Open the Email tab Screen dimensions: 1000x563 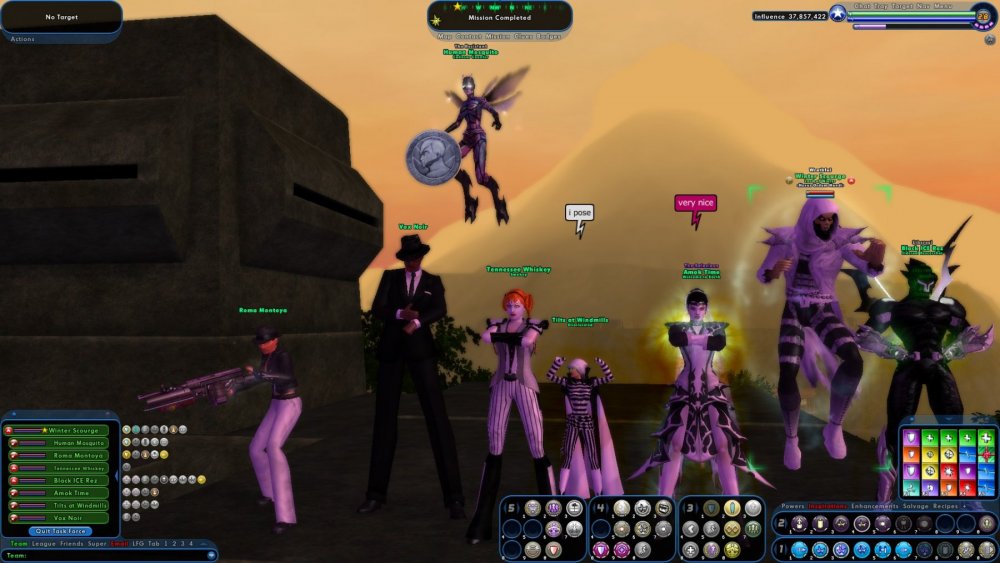pos(118,543)
